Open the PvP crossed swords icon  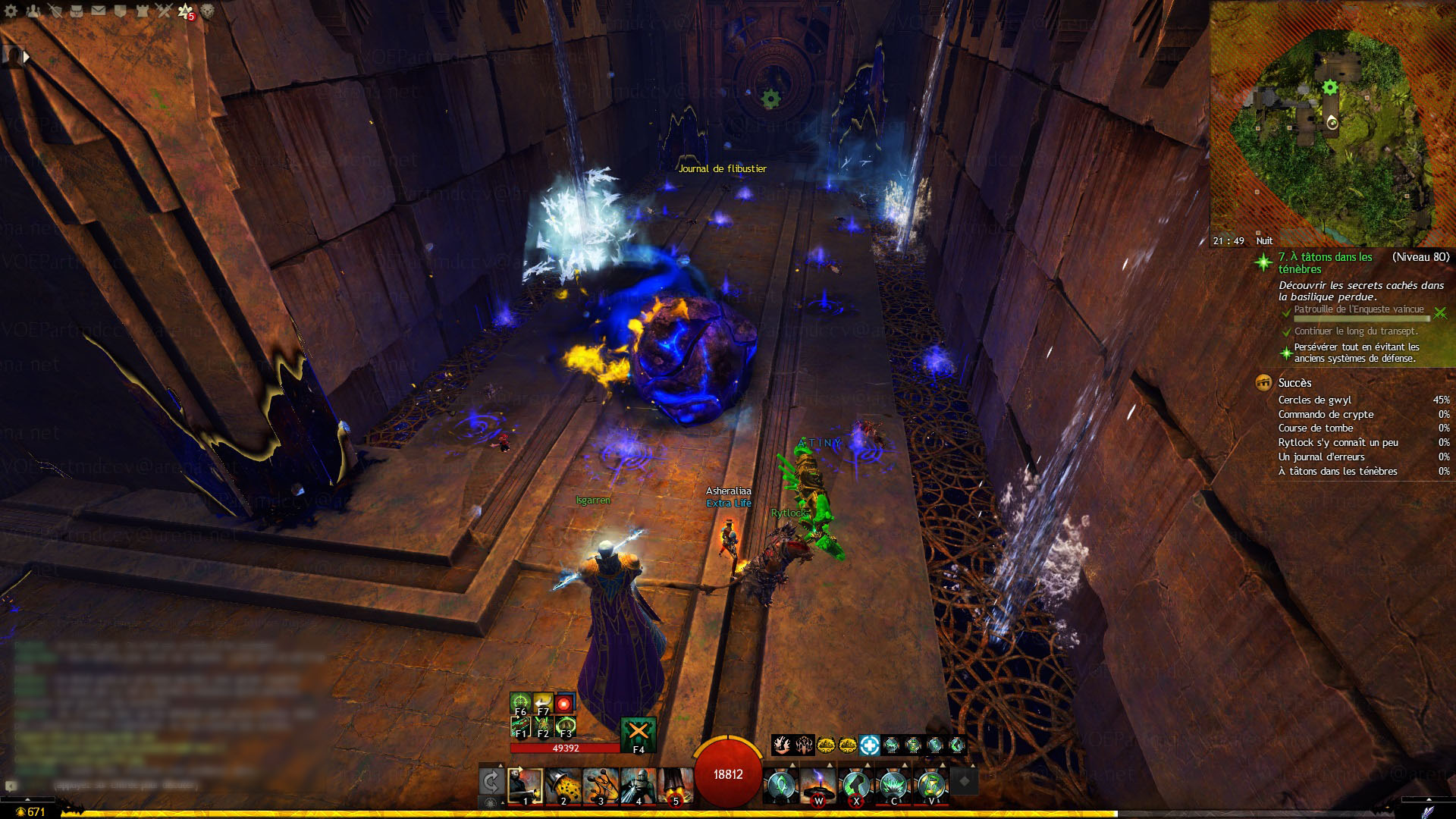pos(164,11)
